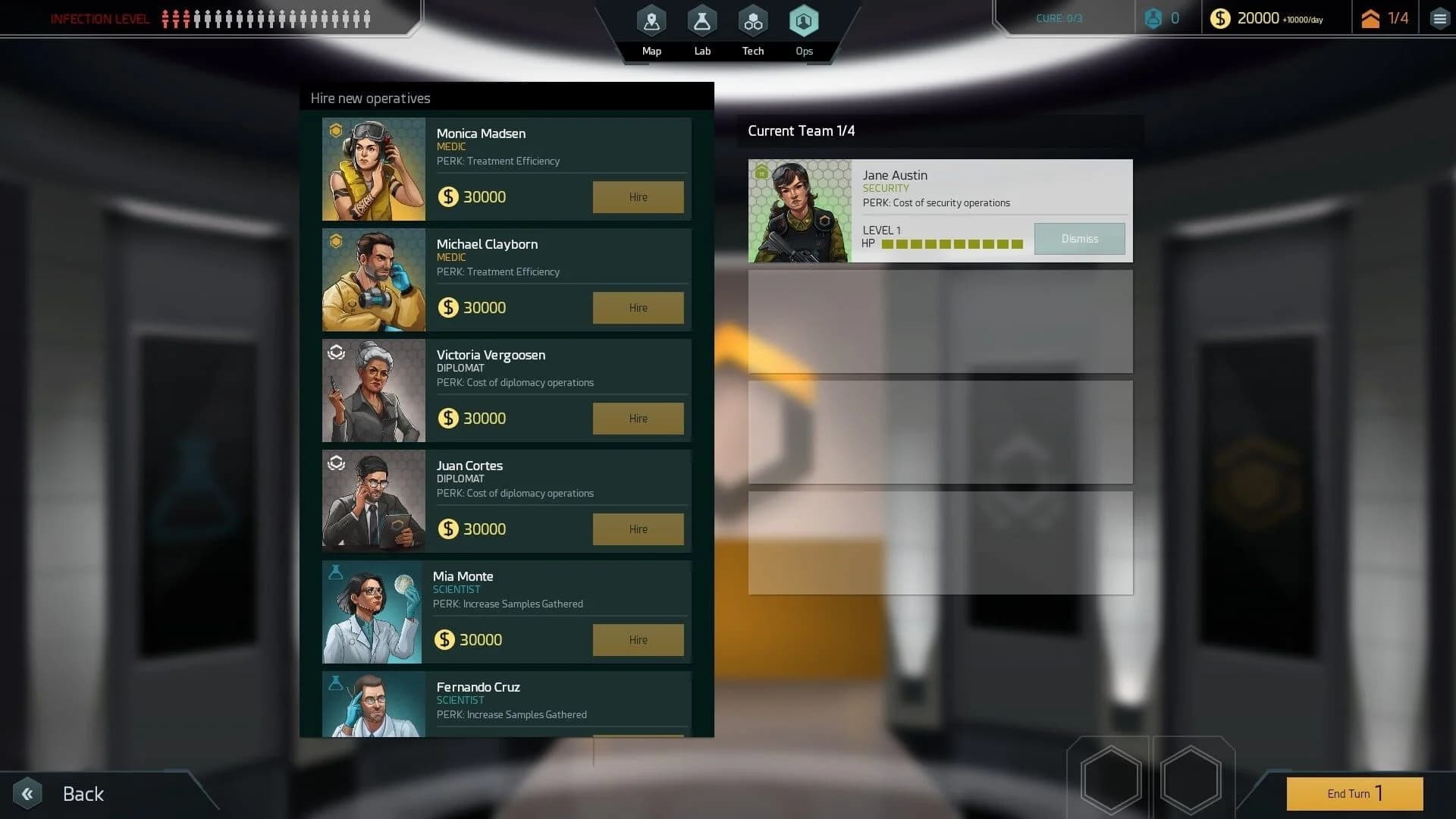Screen dimensions: 1456x819
Task: Select Jane Austin's portrait thumbnail
Action: 800,210
